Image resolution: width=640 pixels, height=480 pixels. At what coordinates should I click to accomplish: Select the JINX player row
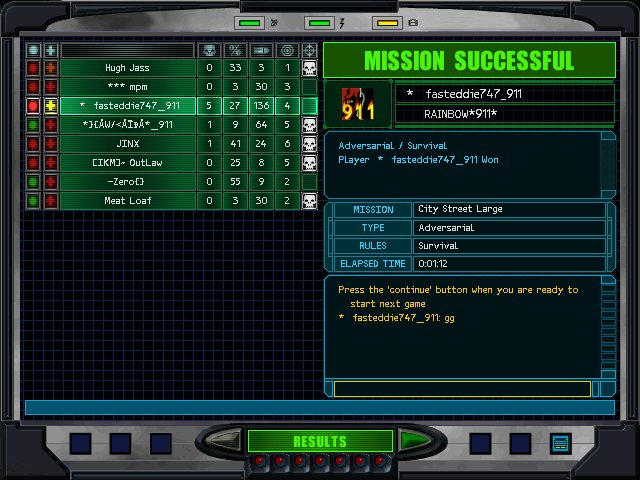click(128, 144)
